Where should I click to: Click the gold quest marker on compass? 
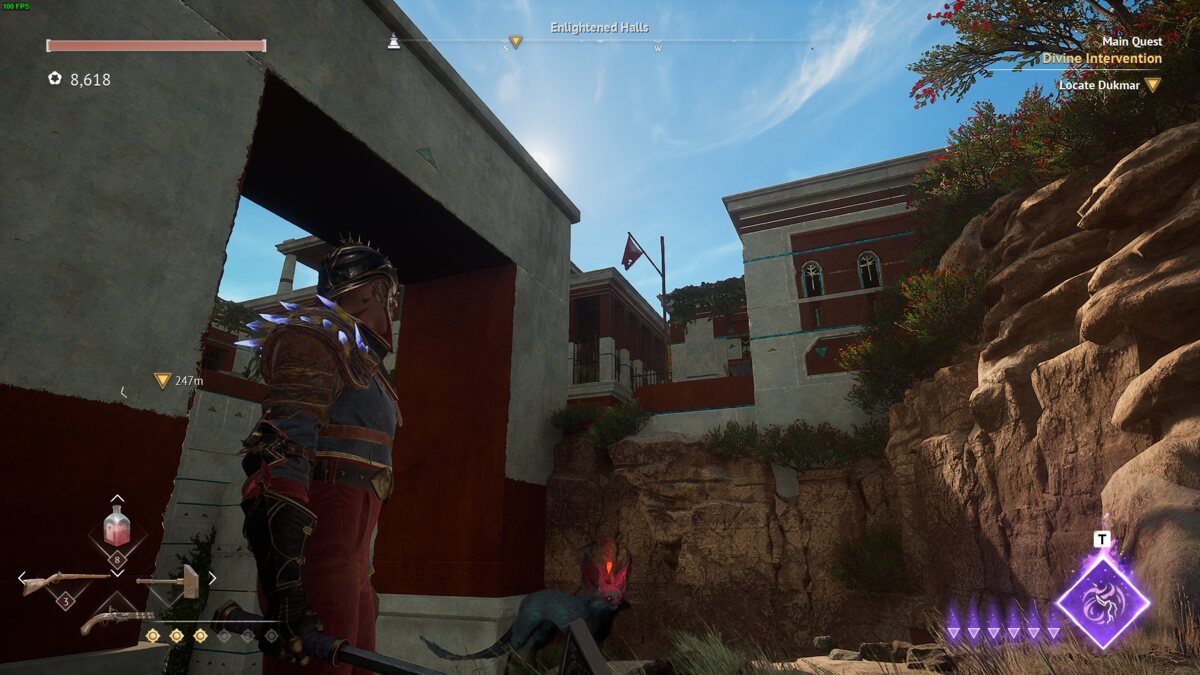coord(515,42)
